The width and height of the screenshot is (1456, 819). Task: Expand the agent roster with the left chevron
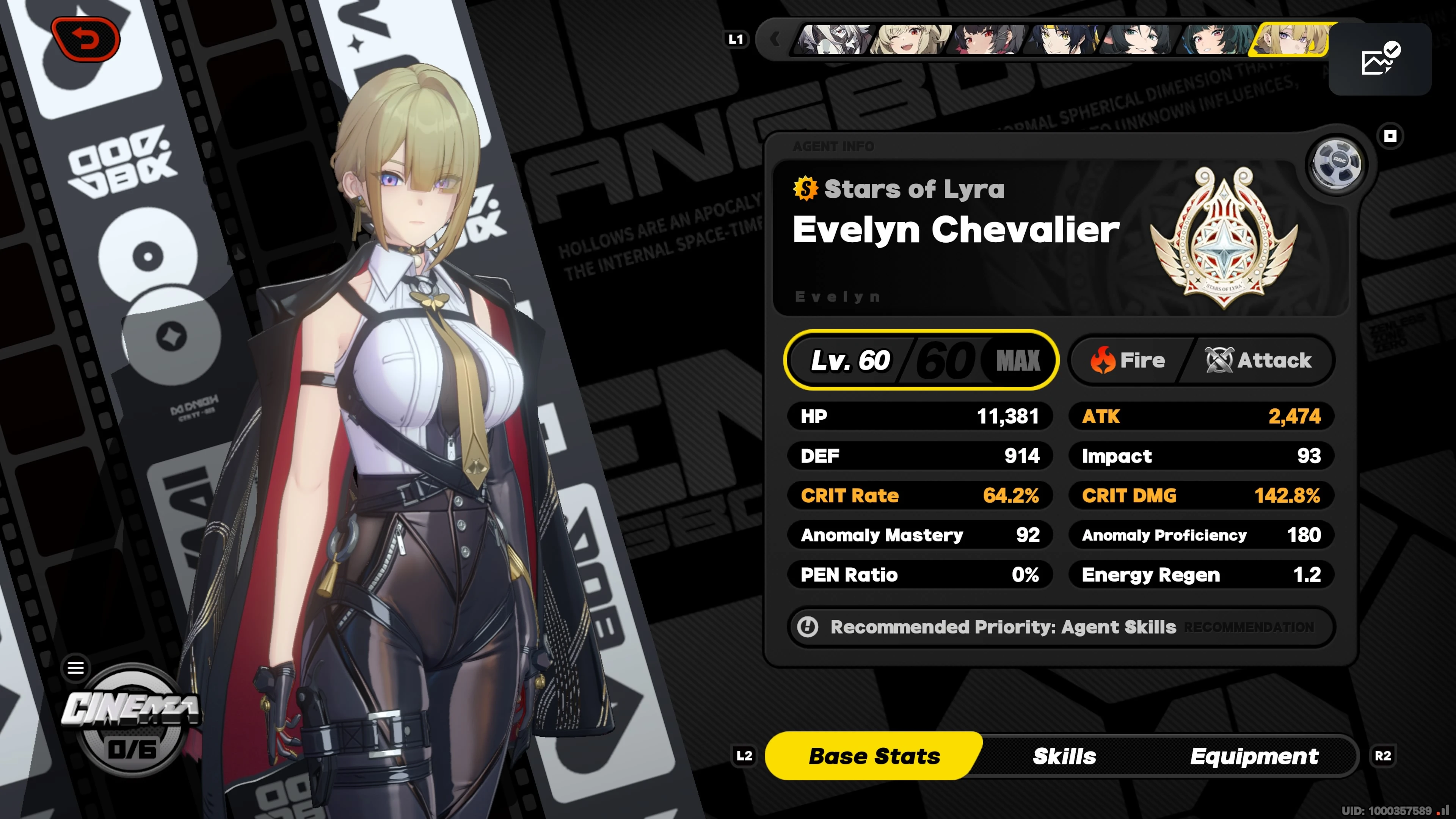point(775,39)
